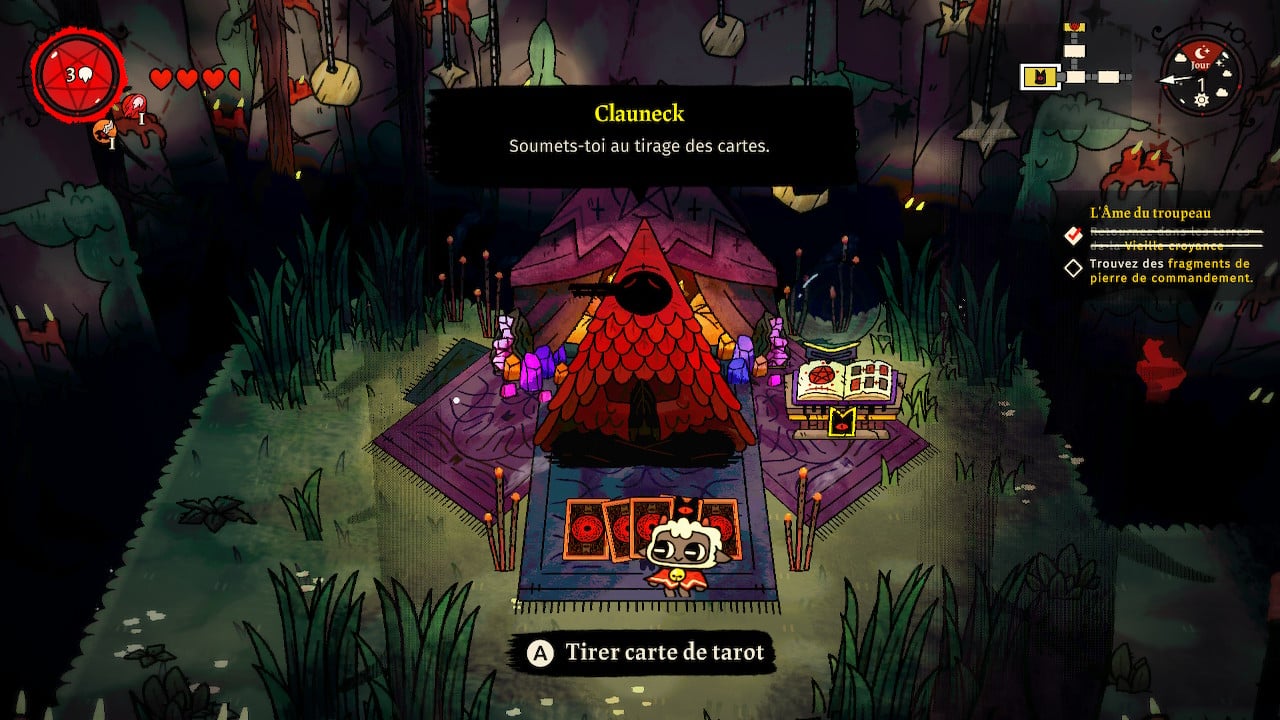Select the red tarot card buff icon
The width and height of the screenshot is (1280, 720).
pos(132,104)
